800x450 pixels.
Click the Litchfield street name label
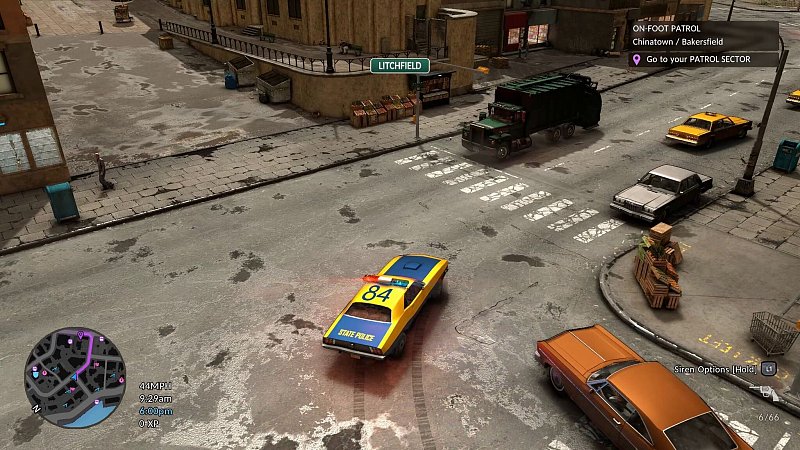[x=400, y=66]
